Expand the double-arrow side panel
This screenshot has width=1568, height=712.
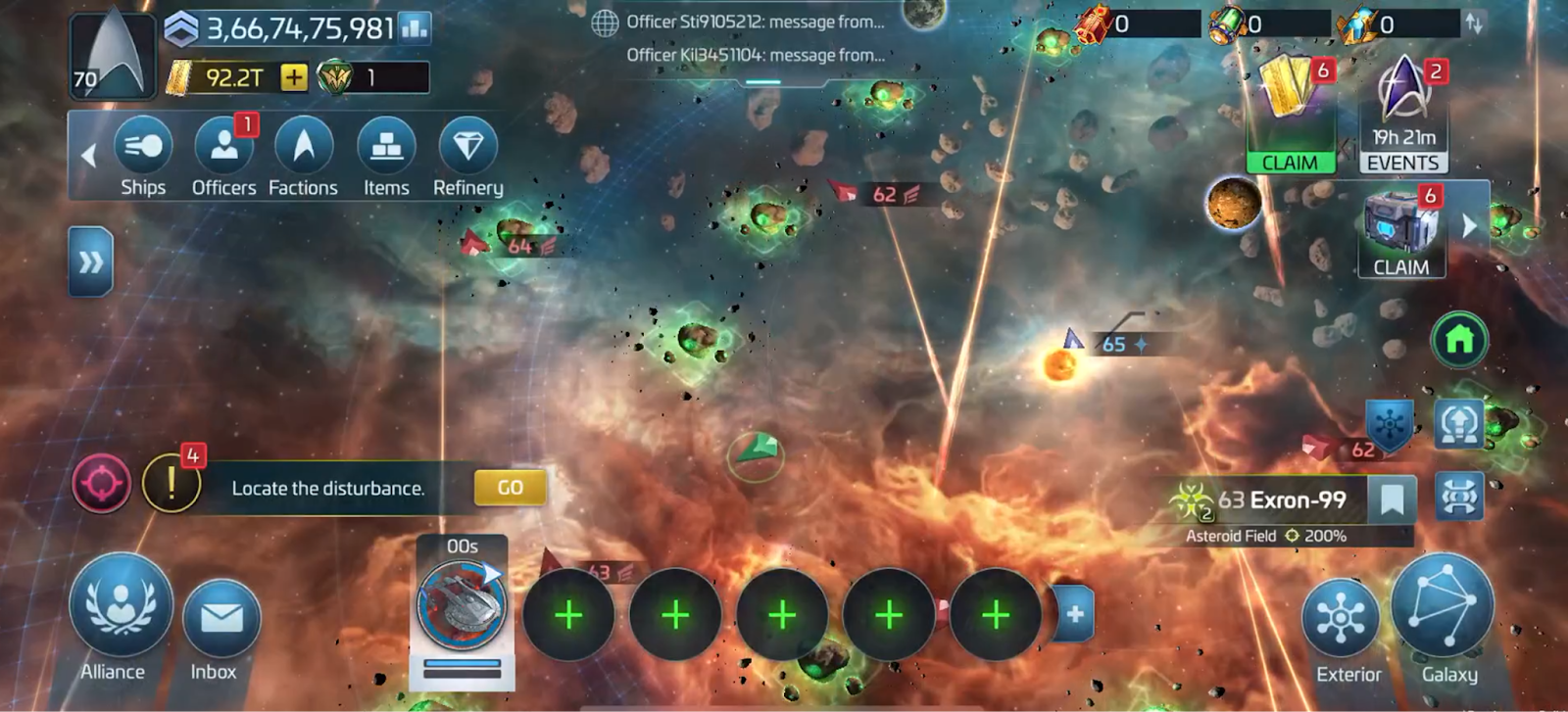[90, 261]
